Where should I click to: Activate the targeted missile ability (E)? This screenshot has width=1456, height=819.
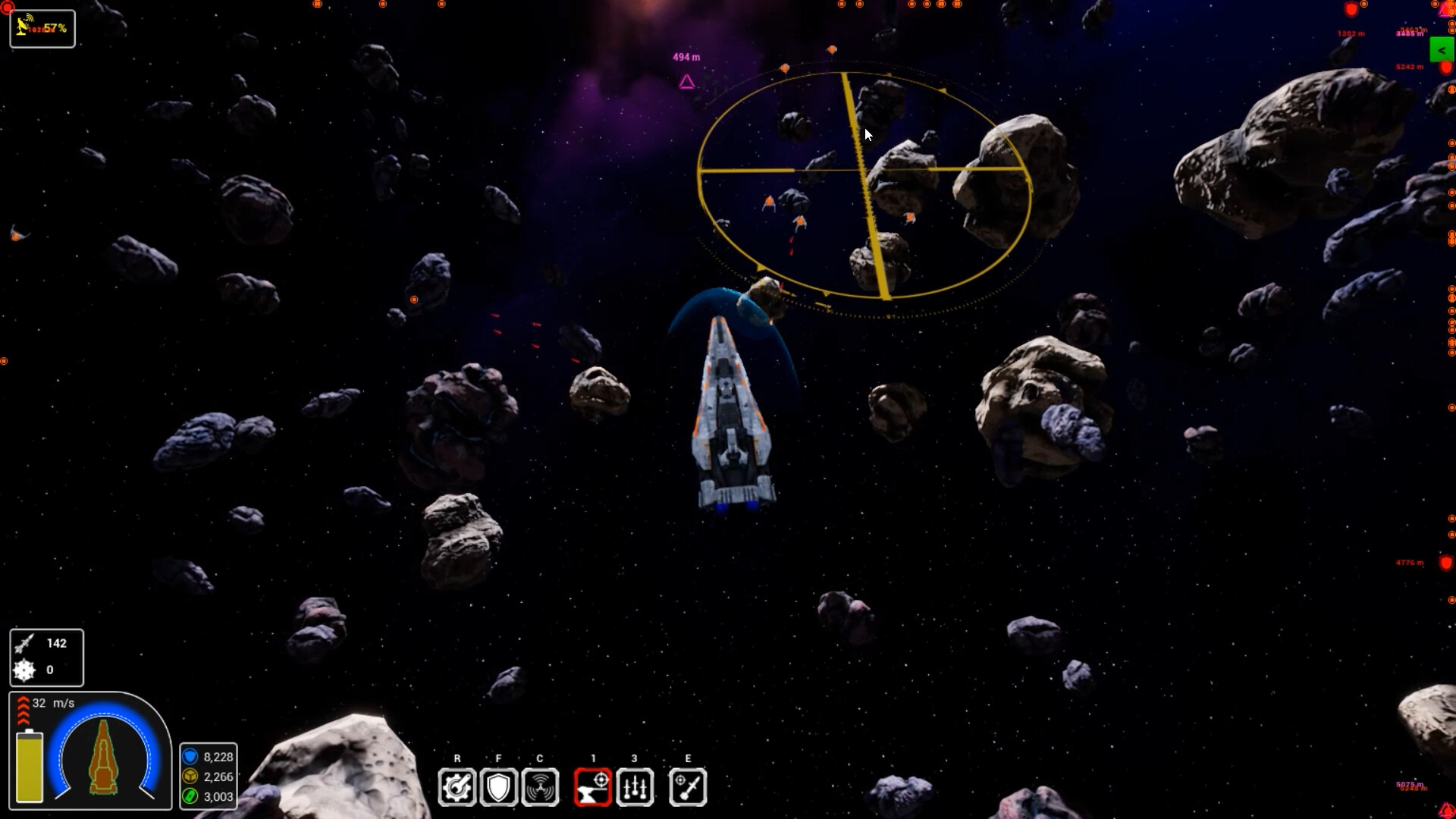tap(688, 786)
